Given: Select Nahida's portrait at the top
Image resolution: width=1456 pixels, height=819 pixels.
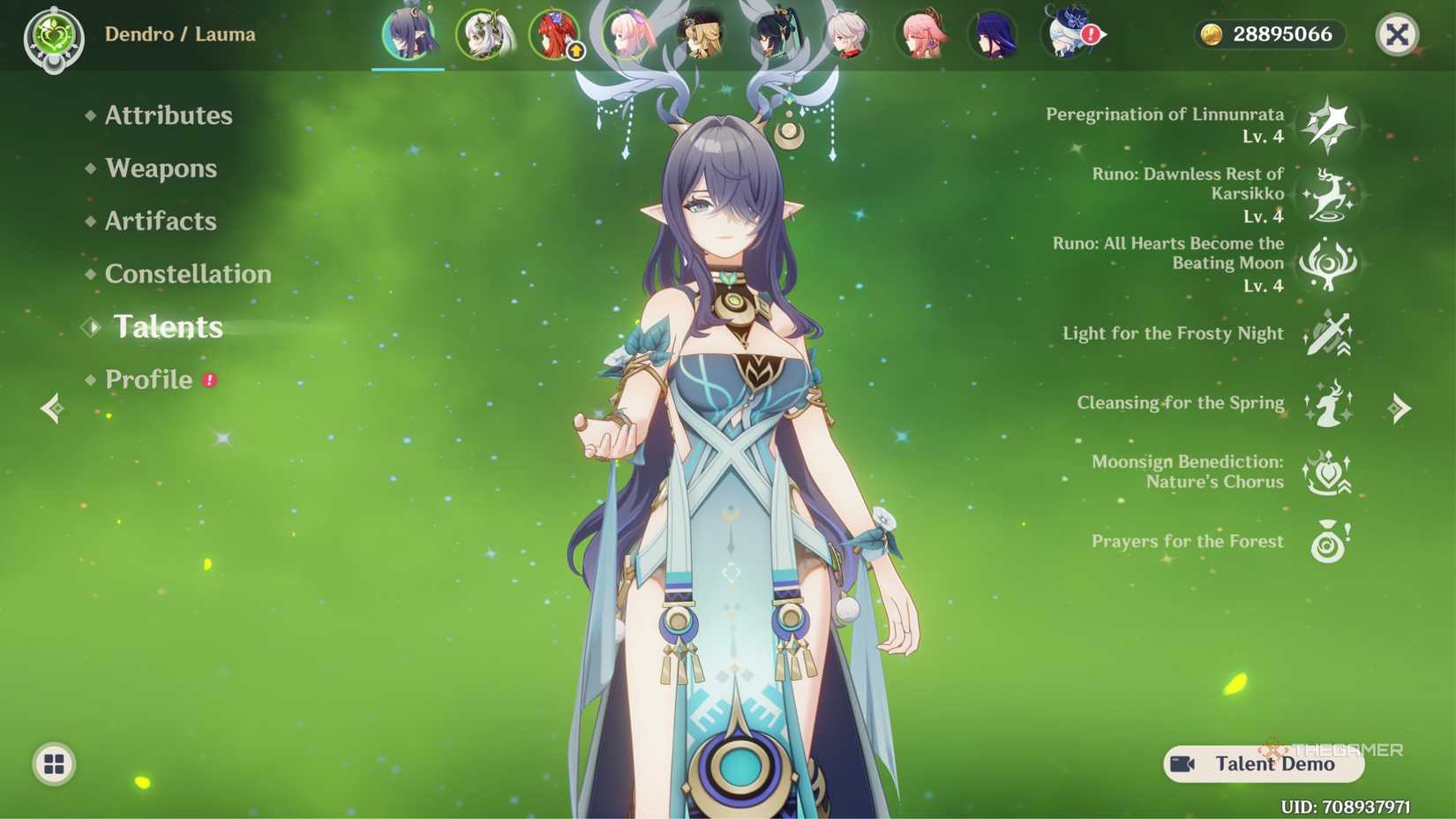Looking at the screenshot, I should (x=486, y=35).
